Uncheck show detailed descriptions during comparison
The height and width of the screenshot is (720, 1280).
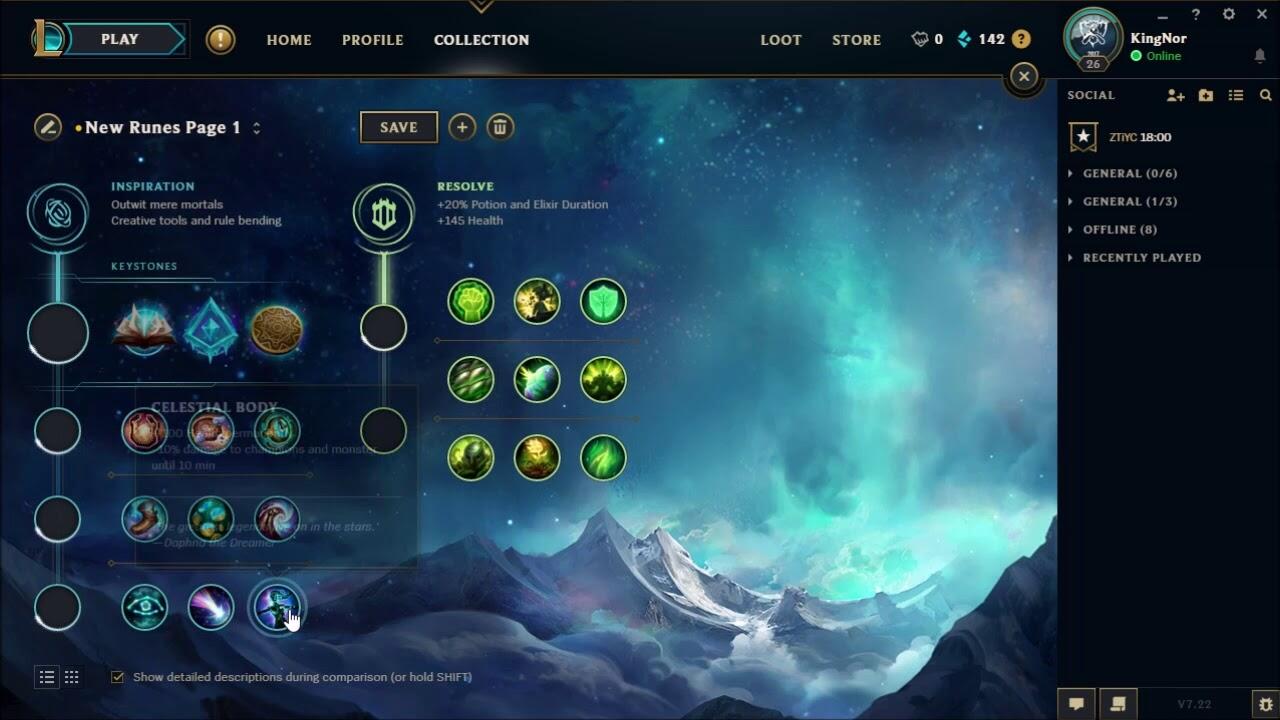tap(117, 677)
